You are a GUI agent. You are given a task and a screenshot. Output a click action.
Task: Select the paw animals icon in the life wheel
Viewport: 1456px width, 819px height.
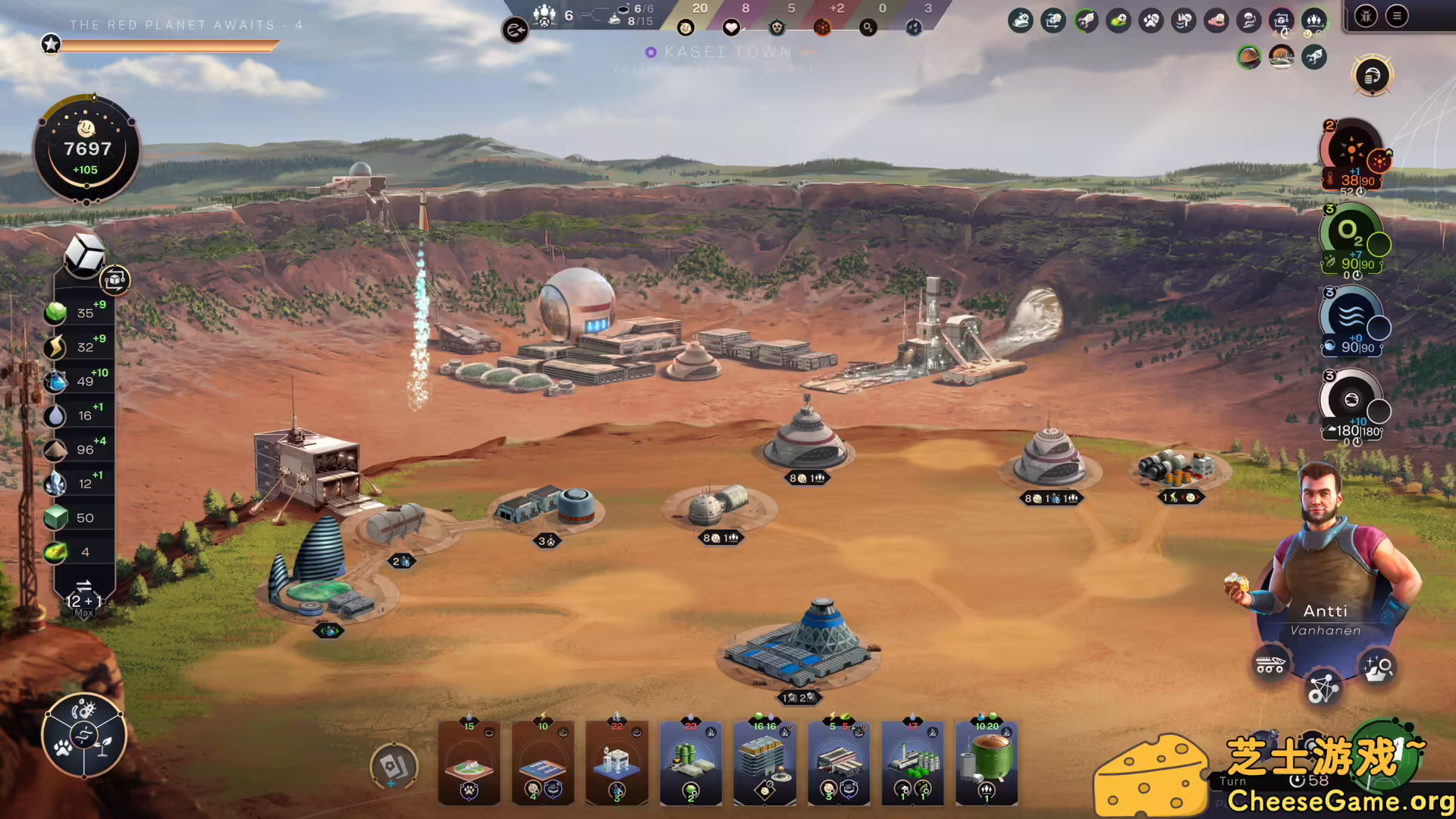tap(63, 748)
